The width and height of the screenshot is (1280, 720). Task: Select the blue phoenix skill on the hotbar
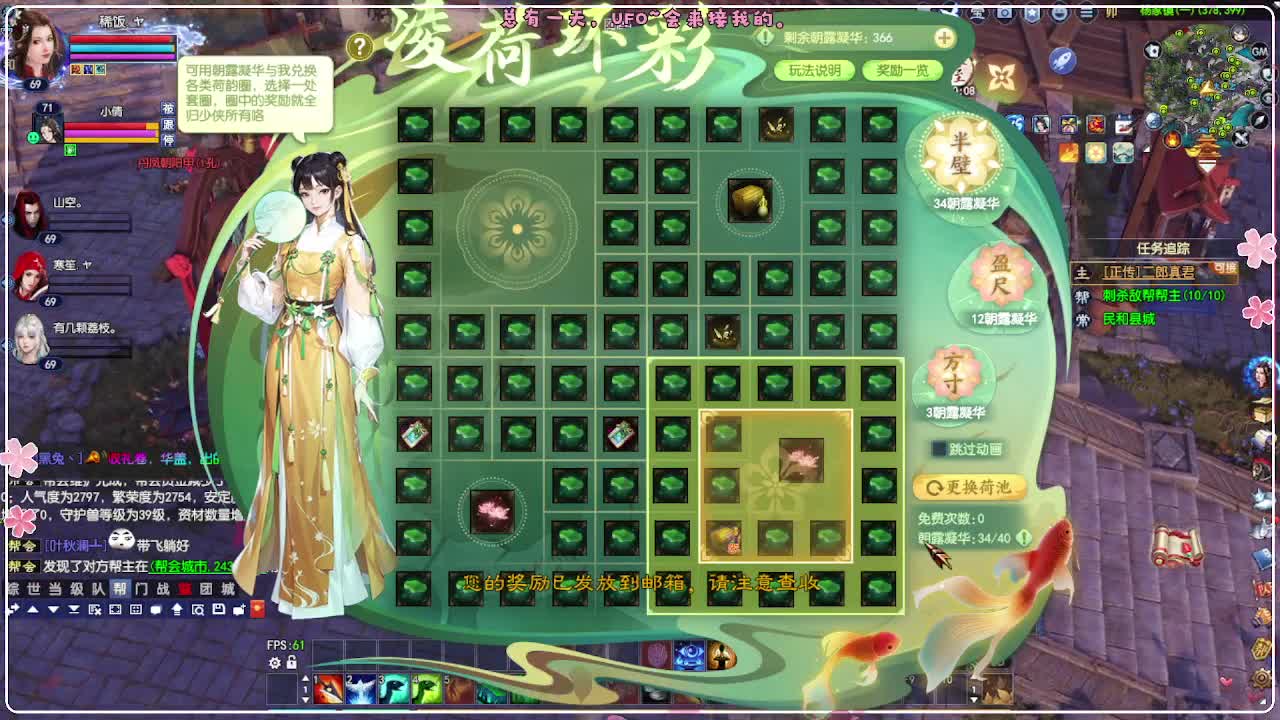[x=360, y=689]
